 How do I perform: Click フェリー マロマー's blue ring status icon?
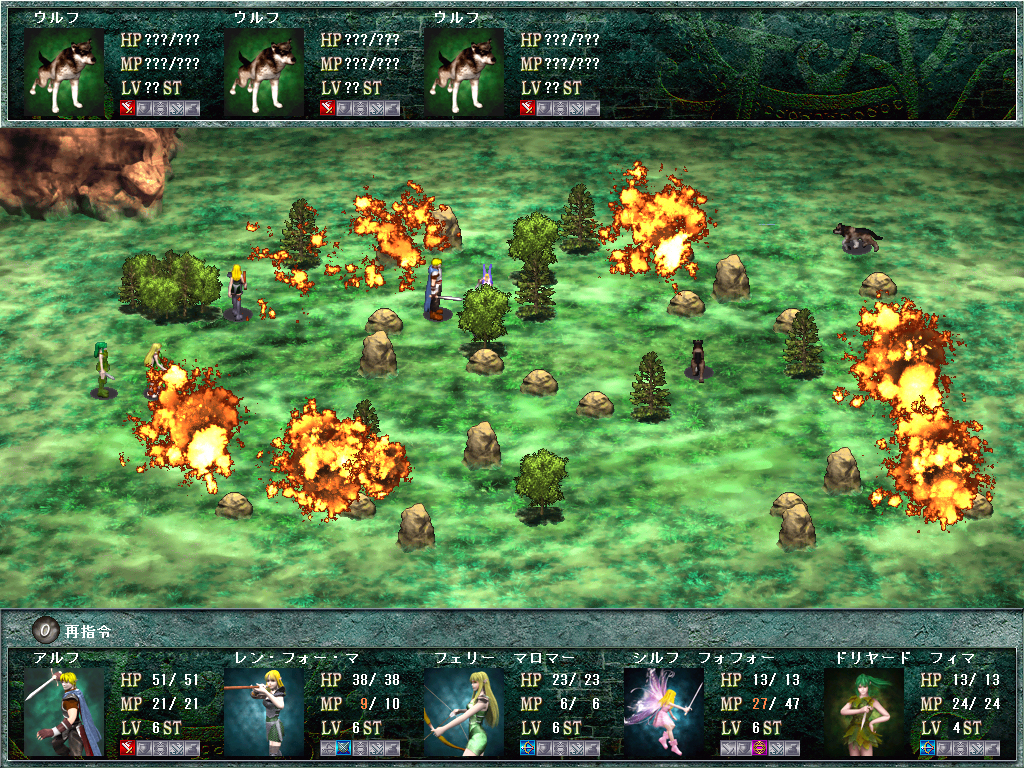pos(527,748)
